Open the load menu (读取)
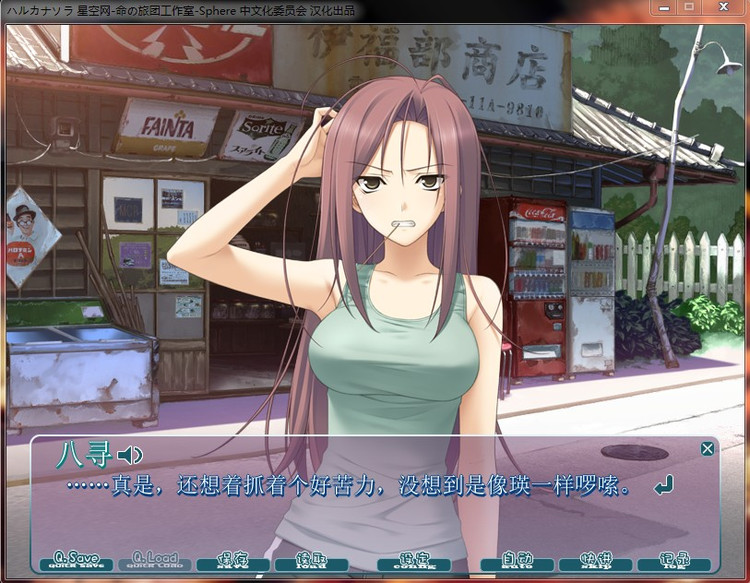Image resolution: width=750 pixels, height=583 pixels. (310, 560)
